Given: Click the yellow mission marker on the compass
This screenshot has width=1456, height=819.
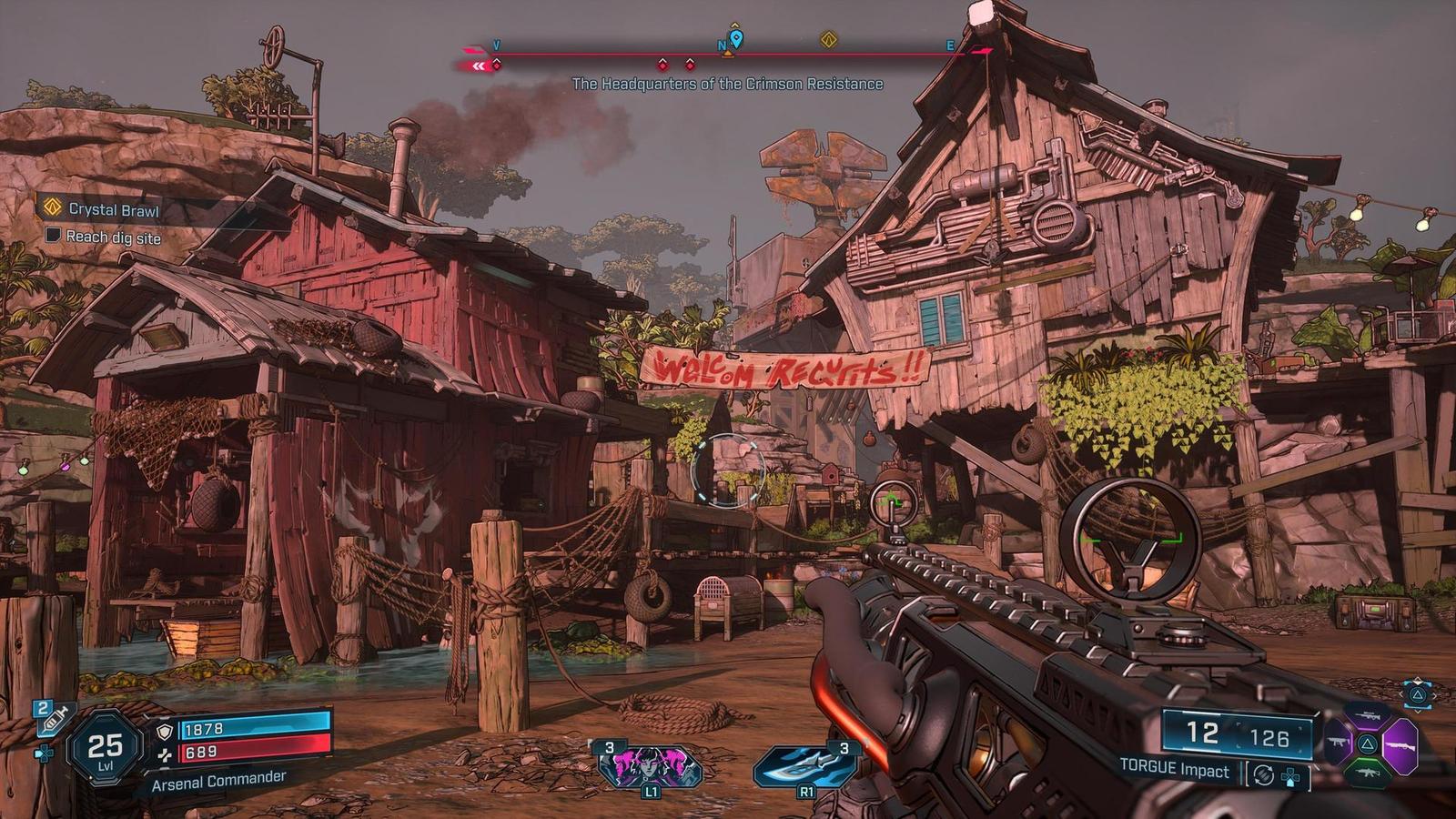Looking at the screenshot, I should point(828,39).
